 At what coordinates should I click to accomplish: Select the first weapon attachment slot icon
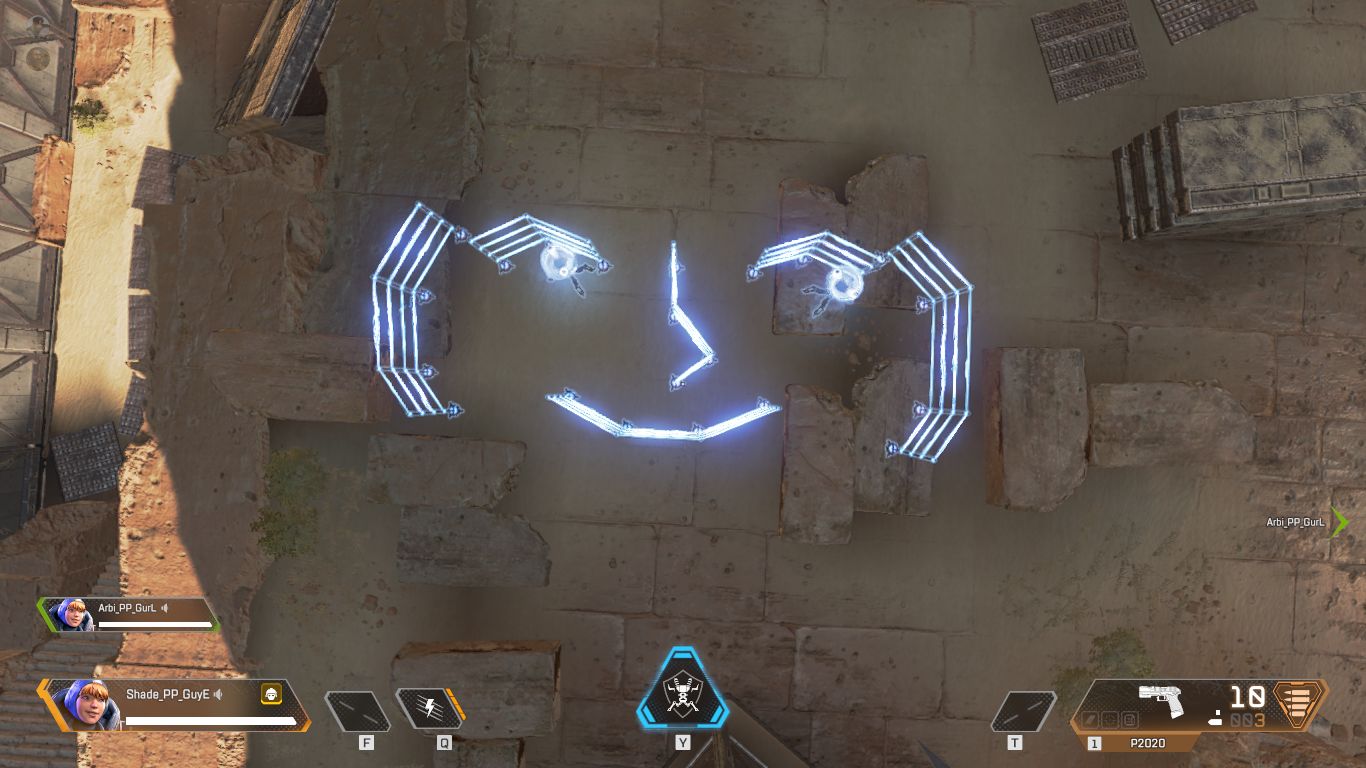coord(1090,720)
